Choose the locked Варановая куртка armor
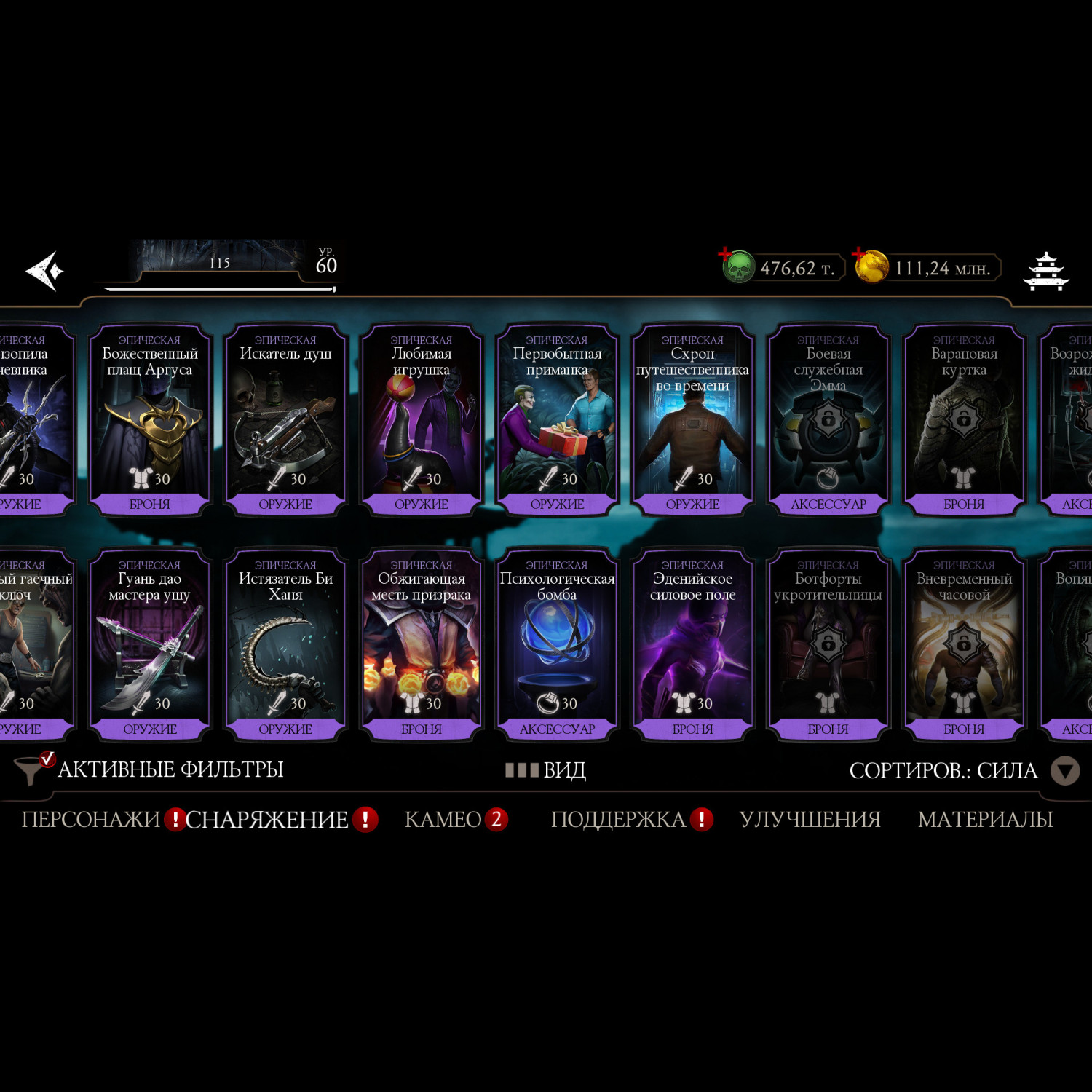1092x1092 pixels. (x=964, y=420)
